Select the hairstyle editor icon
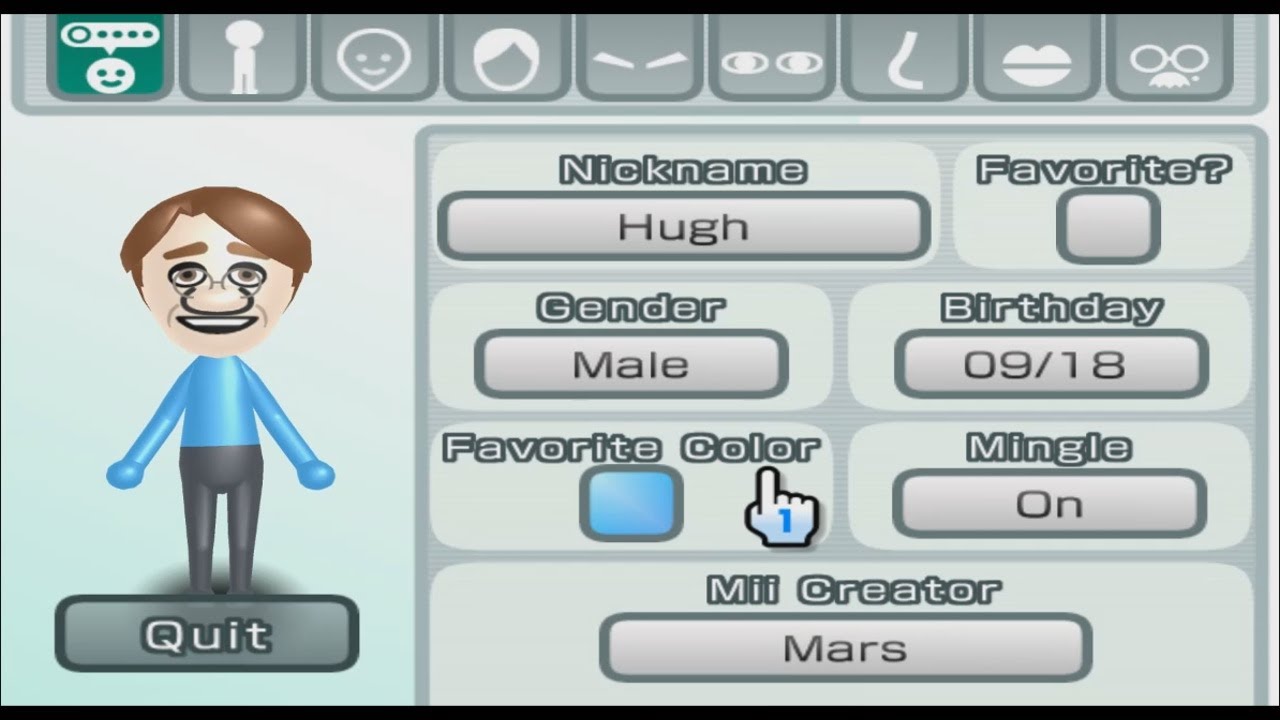The width and height of the screenshot is (1280, 720). point(506,55)
